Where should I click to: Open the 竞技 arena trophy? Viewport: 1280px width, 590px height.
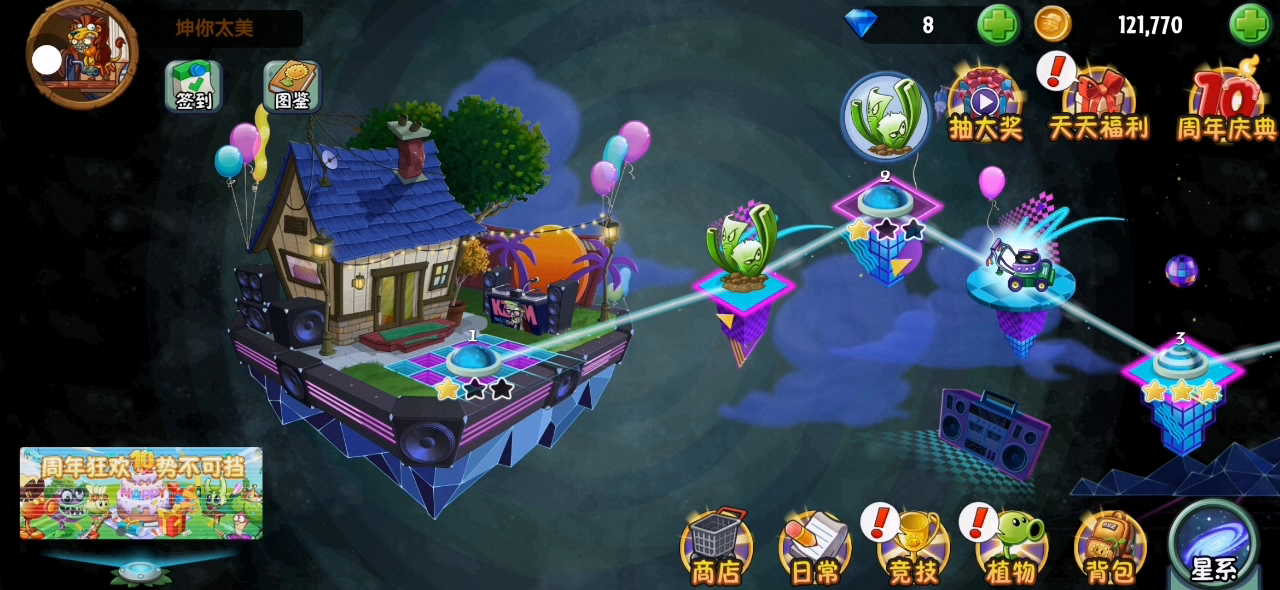(913, 546)
